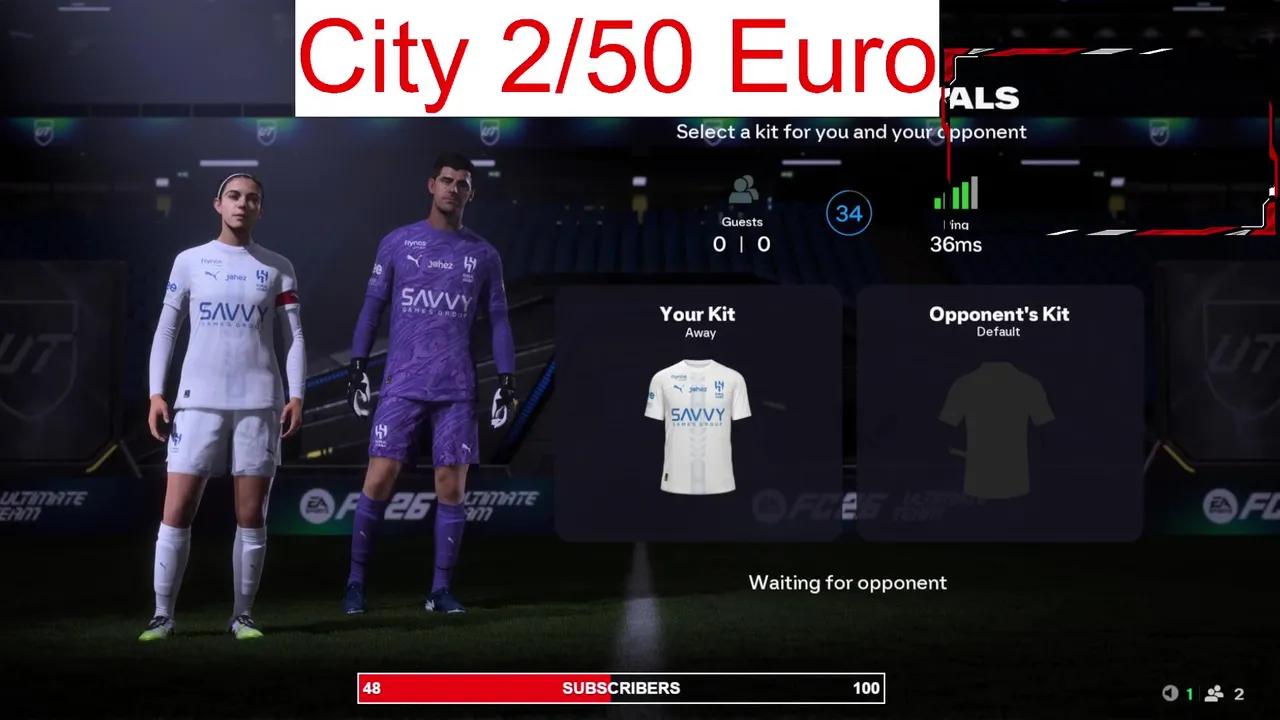
Task: Click the 34-second countdown circle
Action: coord(849,212)
